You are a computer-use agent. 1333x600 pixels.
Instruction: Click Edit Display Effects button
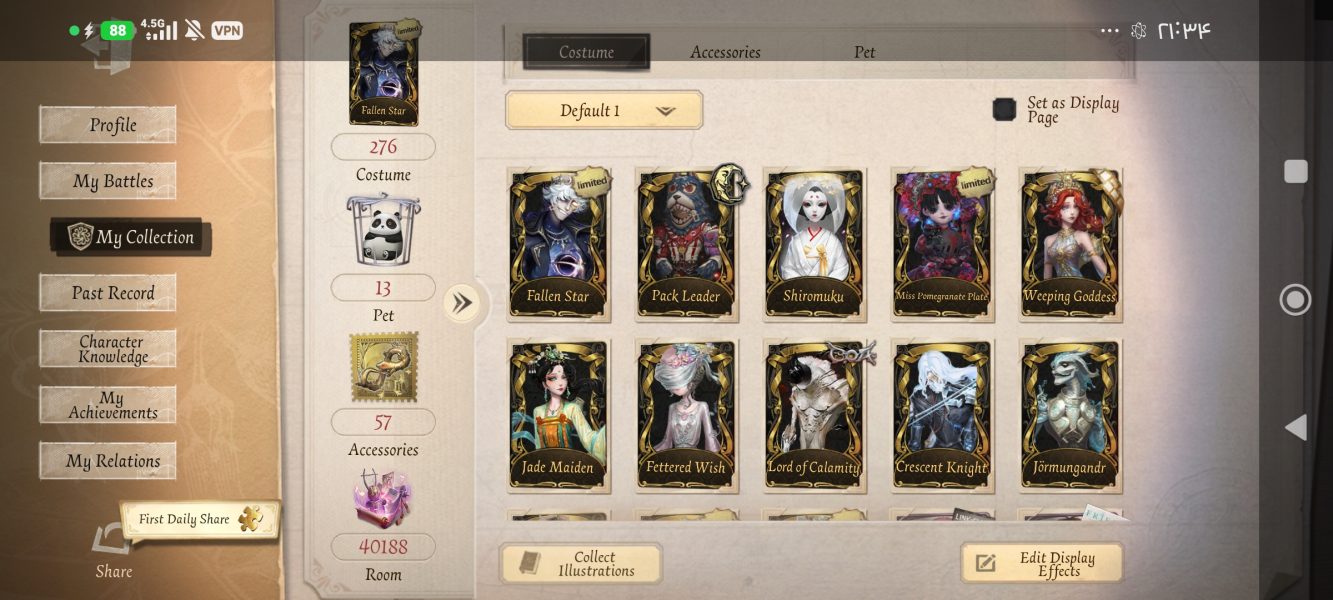point(1042,564)
